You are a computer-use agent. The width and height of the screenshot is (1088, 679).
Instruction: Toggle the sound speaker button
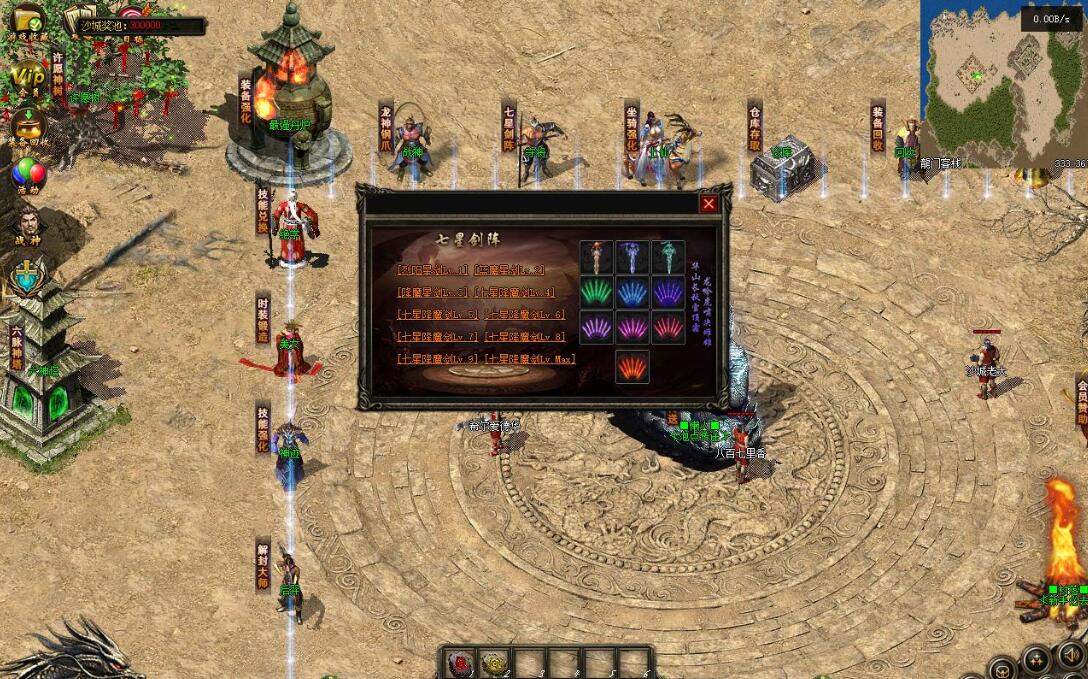coord(1069,656)
